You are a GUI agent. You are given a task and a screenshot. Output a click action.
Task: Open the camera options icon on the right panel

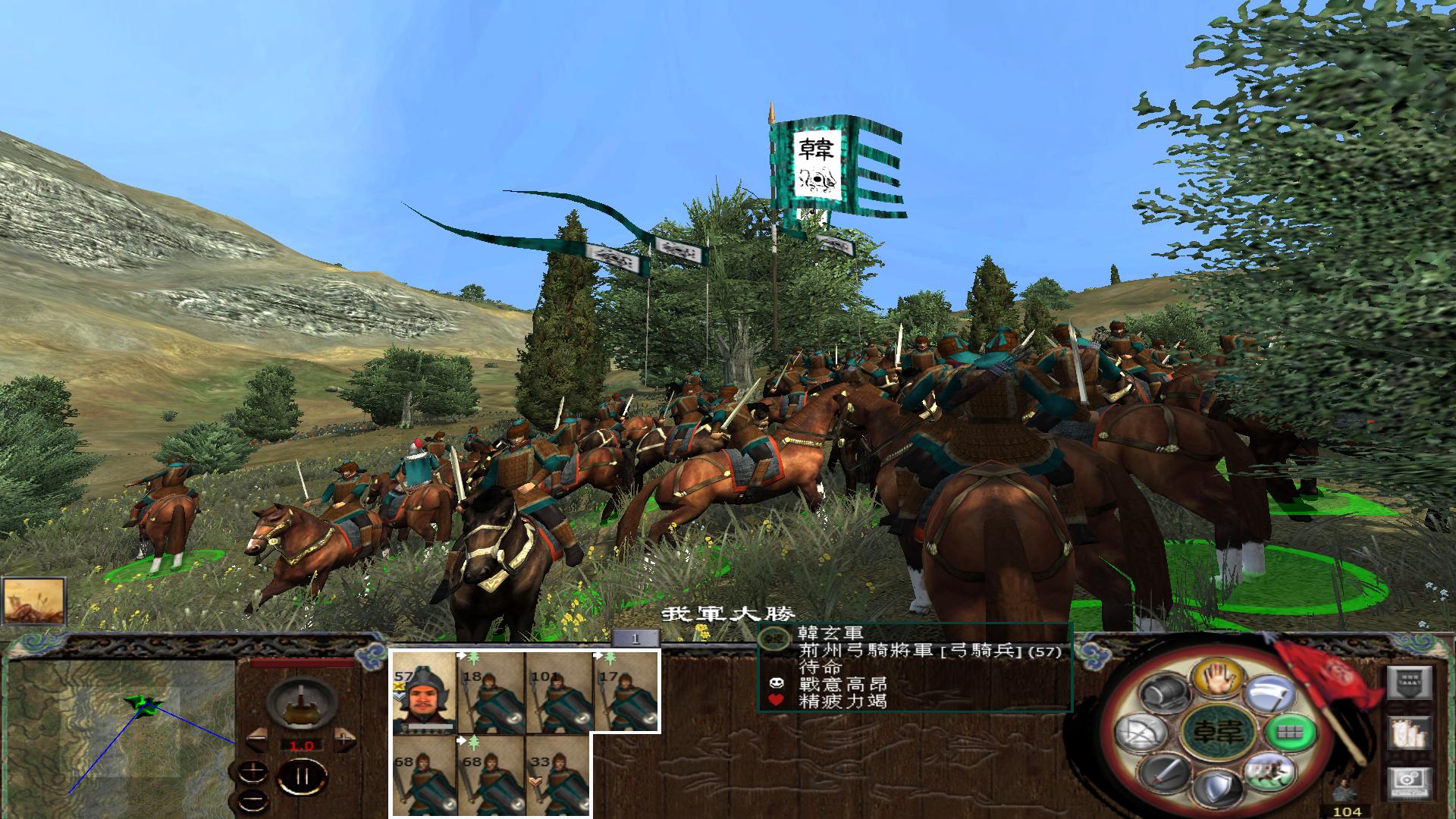pyautogui.click(x=1410, y=783)
